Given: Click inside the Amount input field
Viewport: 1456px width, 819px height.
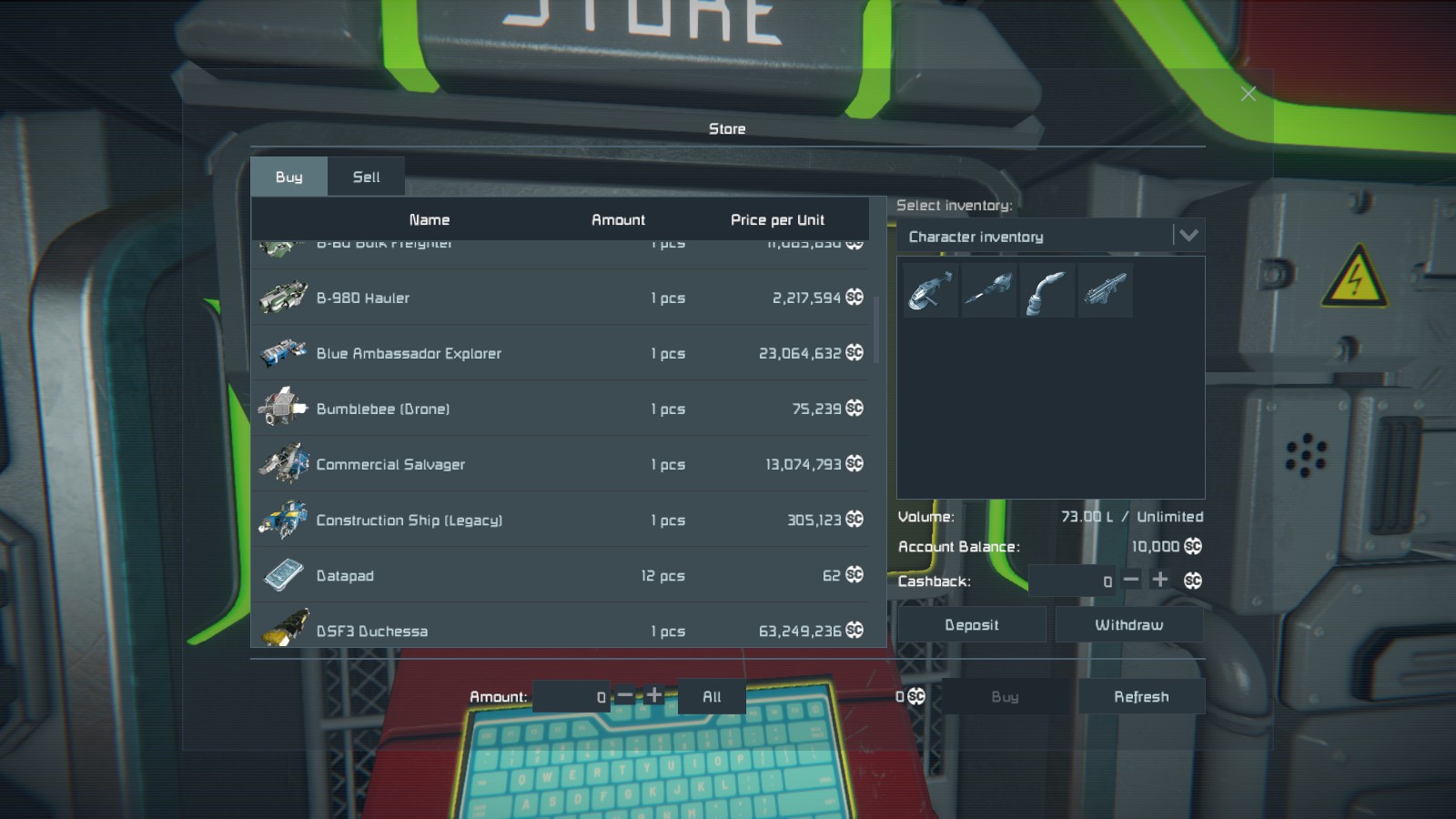Looking at the screenshot, I should click(x=573, y=696).
